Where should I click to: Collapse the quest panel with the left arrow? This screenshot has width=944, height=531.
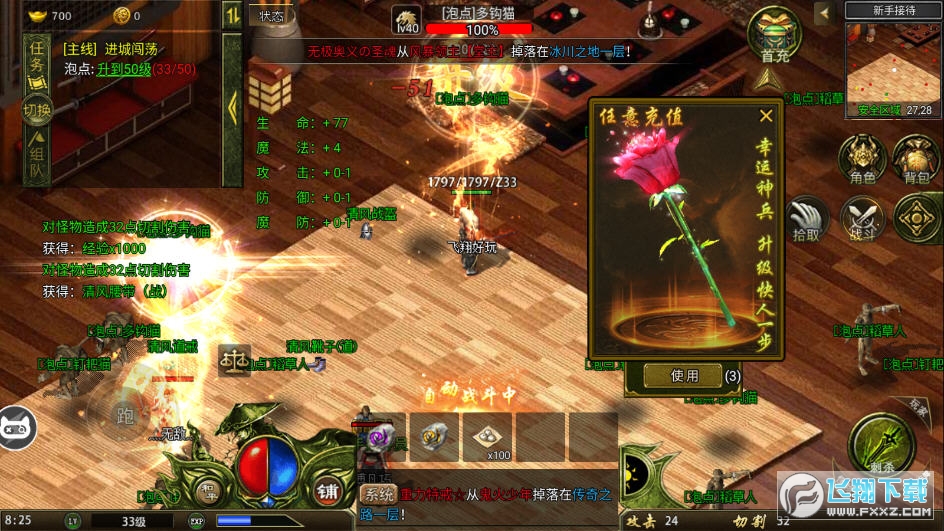[x=232, y=105]
